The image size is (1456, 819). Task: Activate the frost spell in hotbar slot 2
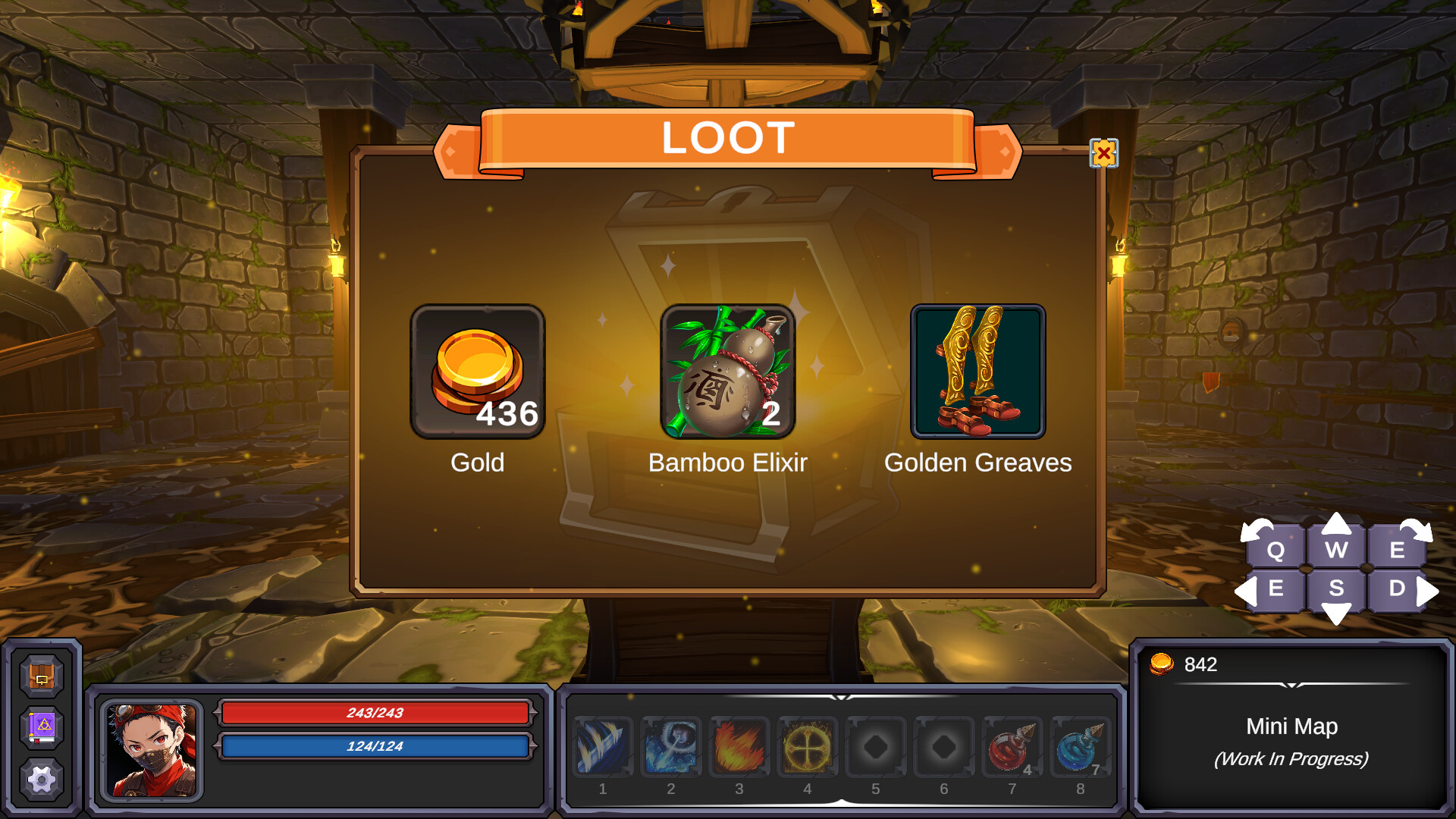[671, 747]
